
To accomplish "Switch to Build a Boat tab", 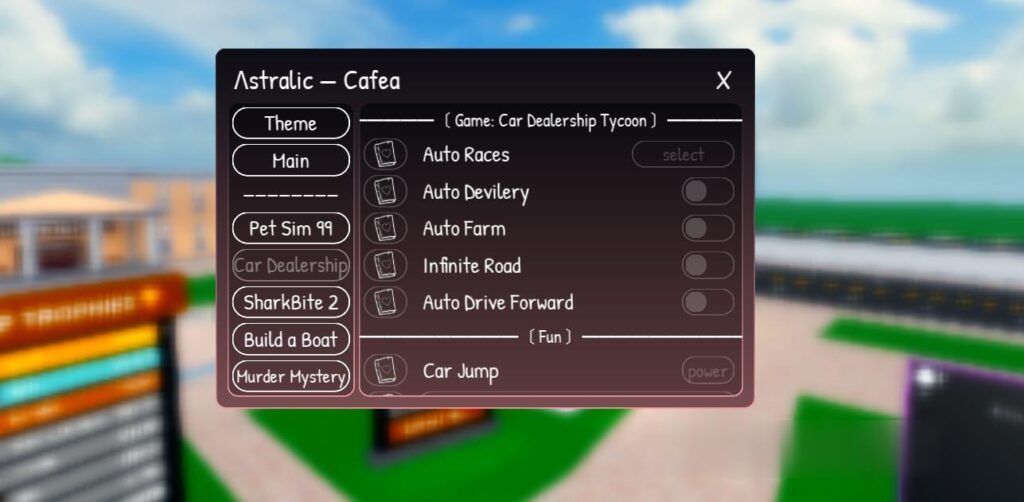I will (x=291, y=339).
